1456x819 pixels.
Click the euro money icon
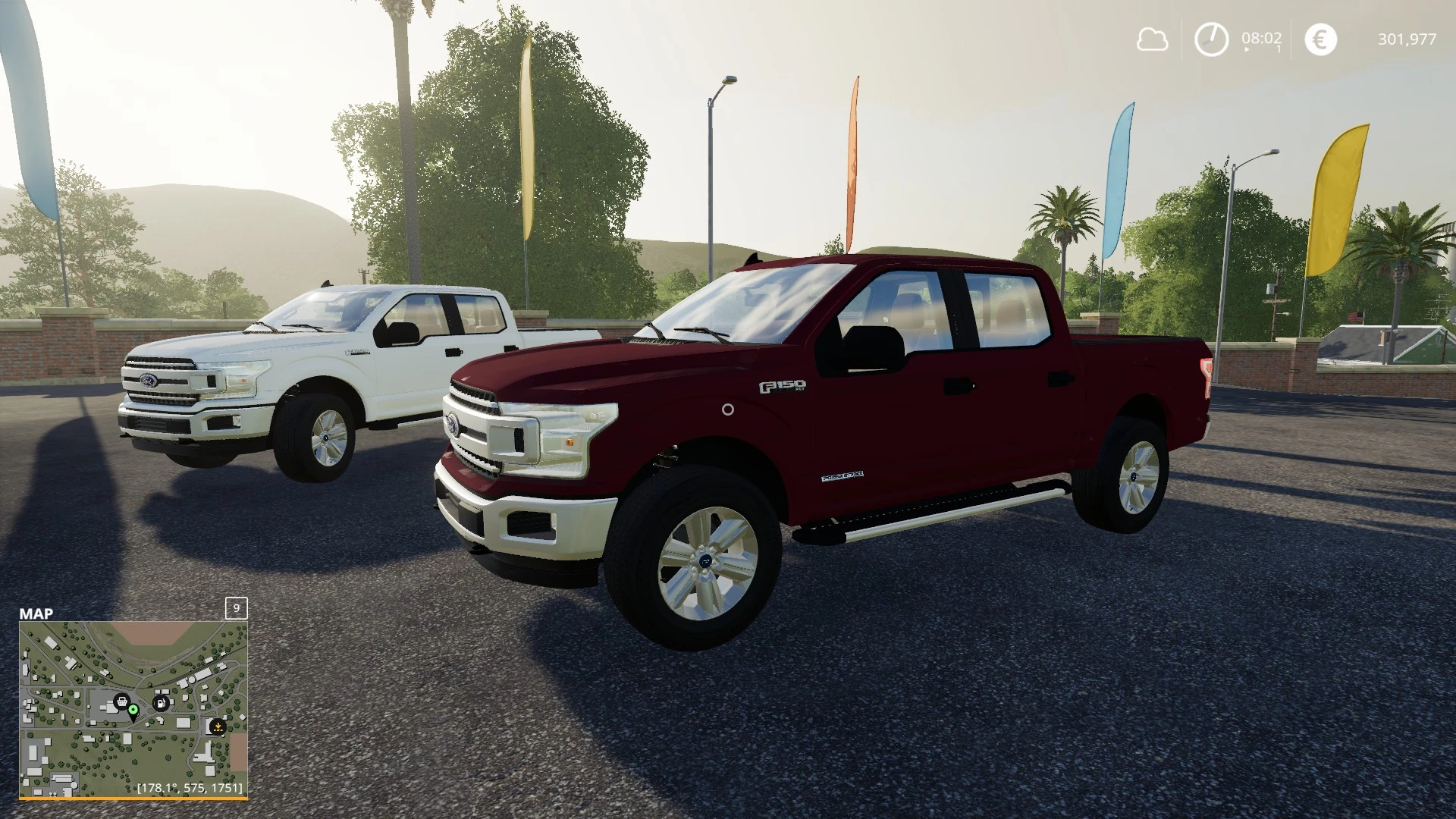click(x=1320, y=39)
